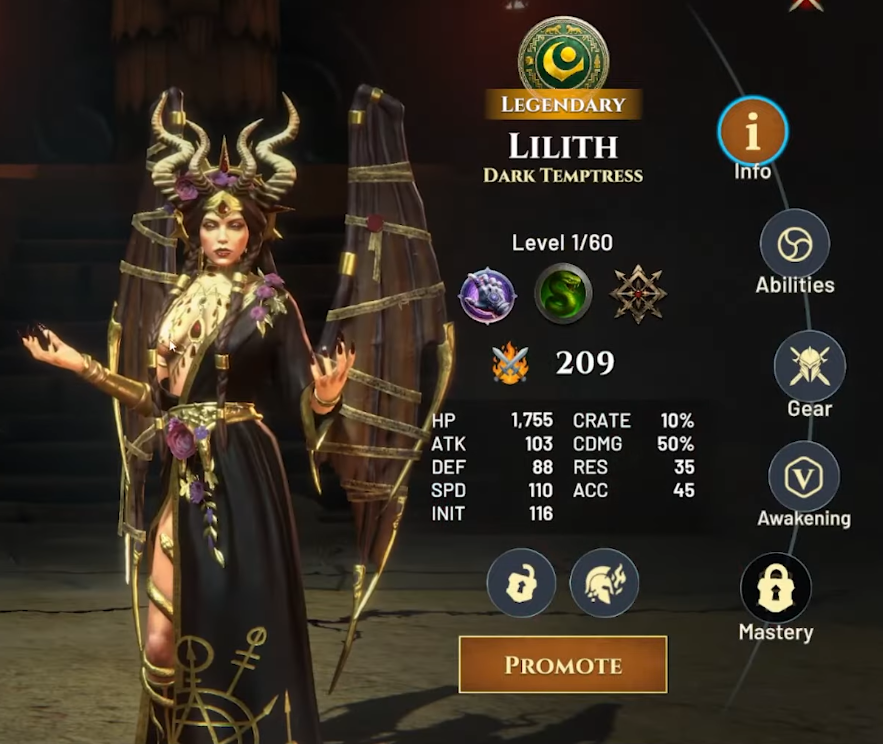Viewport: 883px width, 744px height.
Task: Select the locked Mastery tab
Action: click(x=775, y=588)
